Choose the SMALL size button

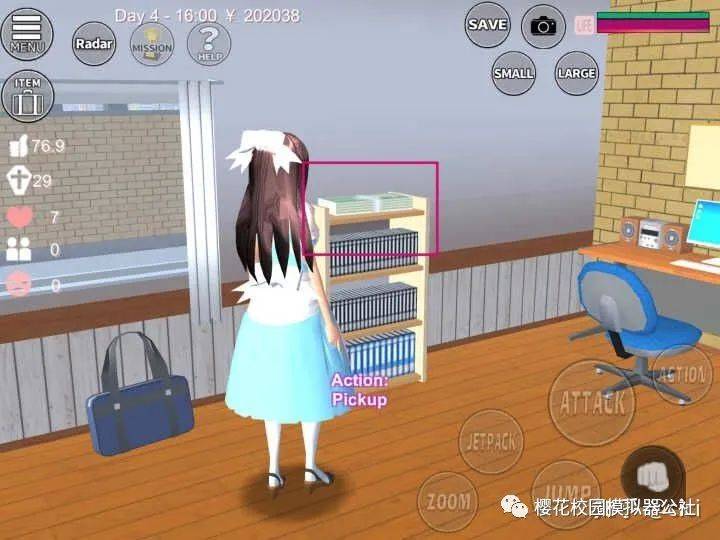(x=514, y=73)
